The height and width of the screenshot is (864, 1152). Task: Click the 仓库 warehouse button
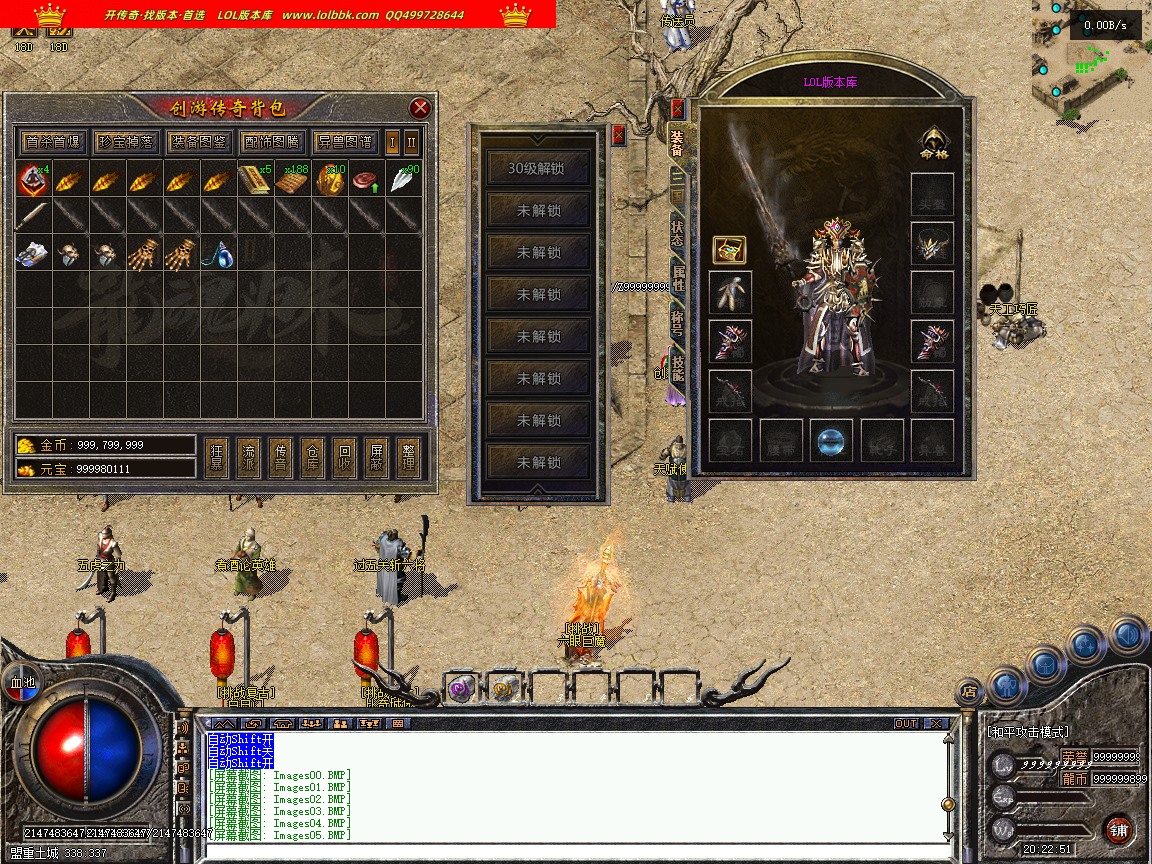pos(313,459)
